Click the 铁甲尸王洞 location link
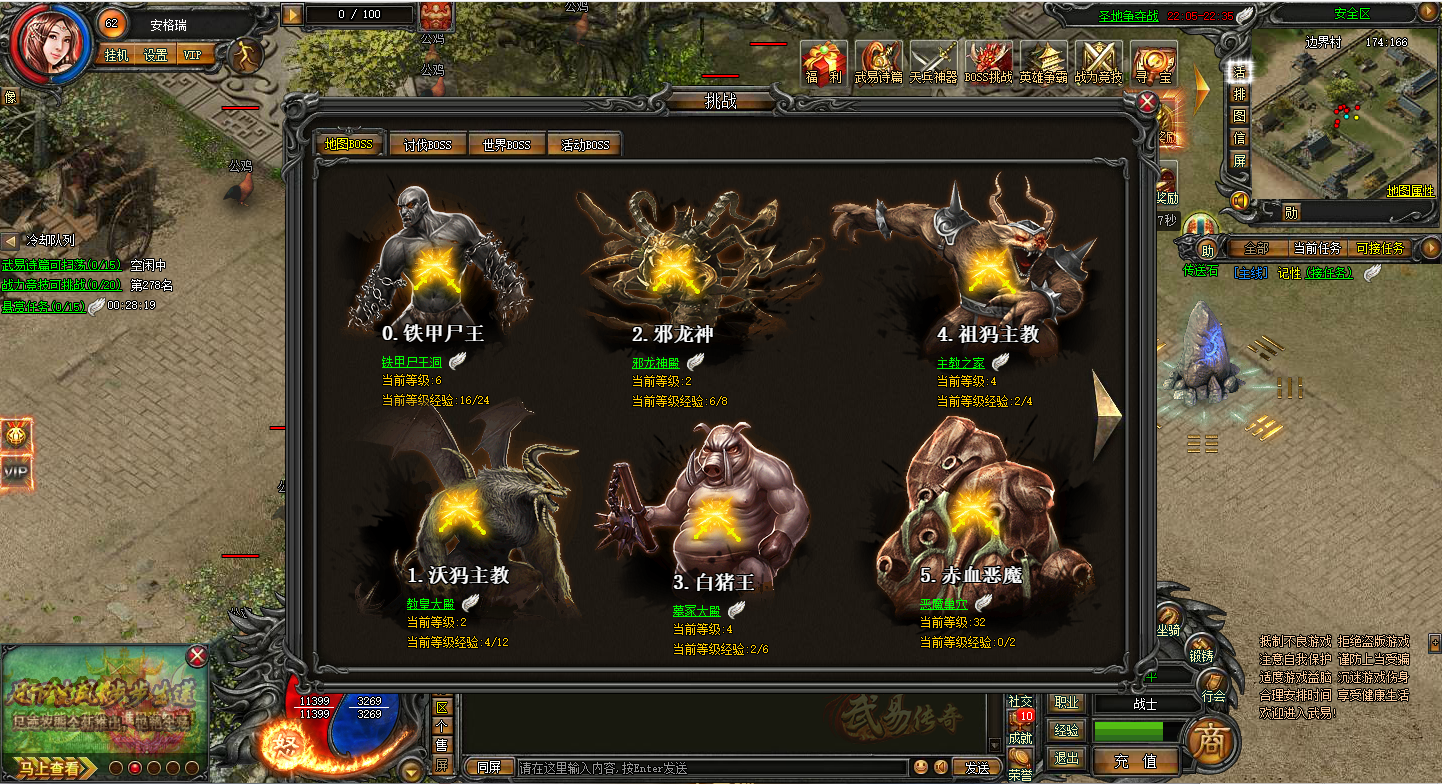The height and width of the screenshot is (784, 1442). pyautogui.click(x=411, y=363)
